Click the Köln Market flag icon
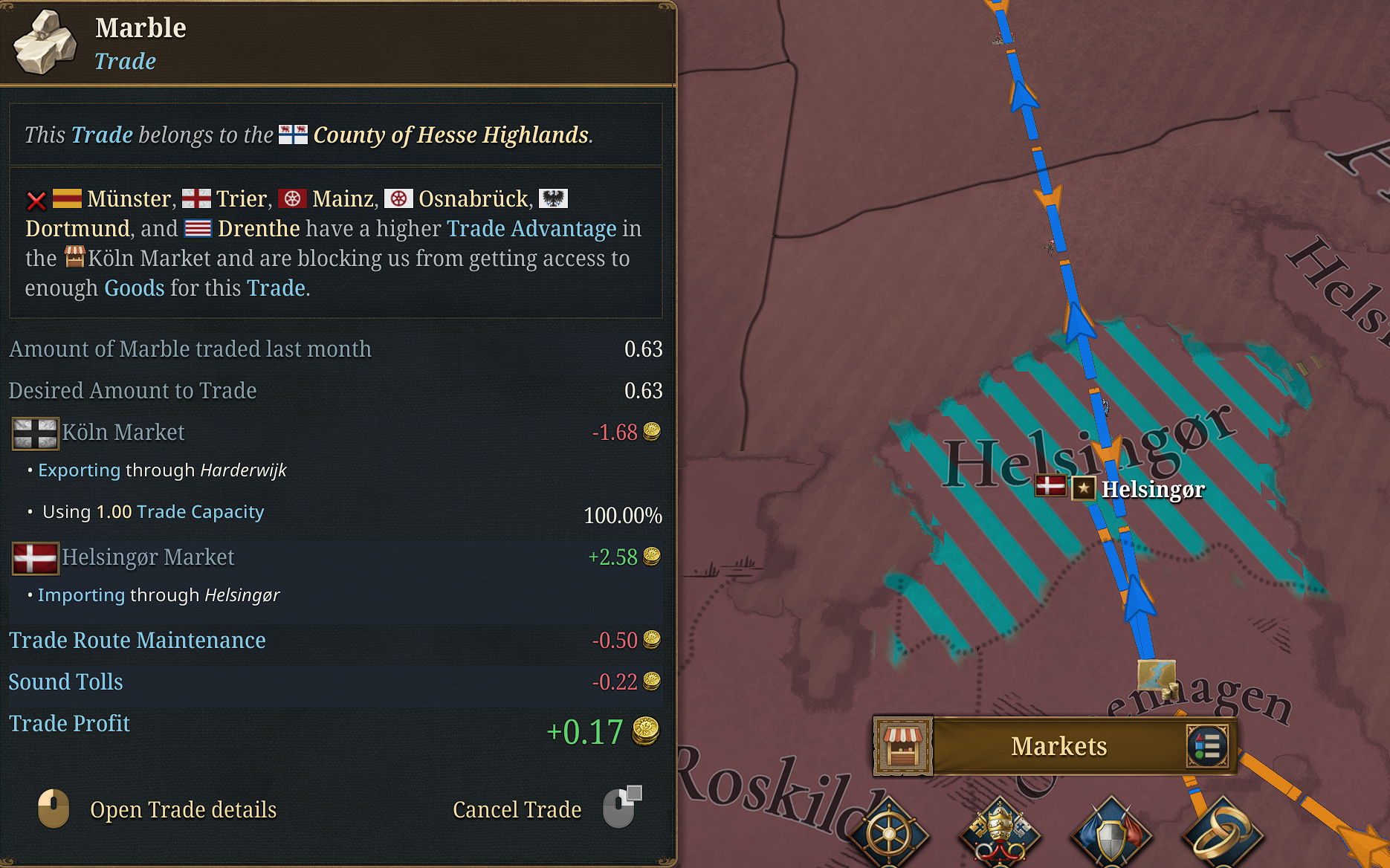The image size is (1390, 868). point(34,433)
